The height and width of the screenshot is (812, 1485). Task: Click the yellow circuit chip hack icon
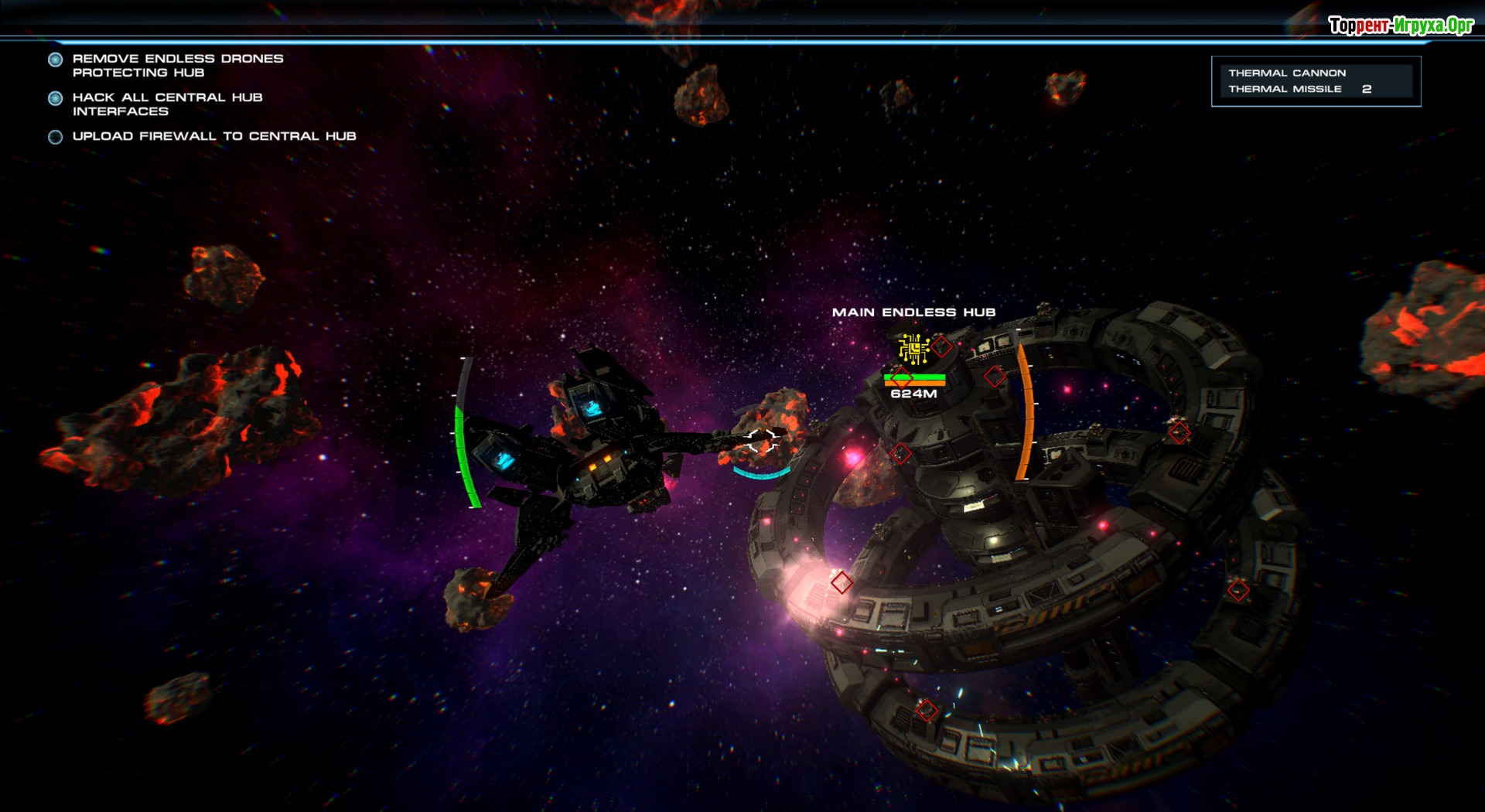tap(913, 349)
